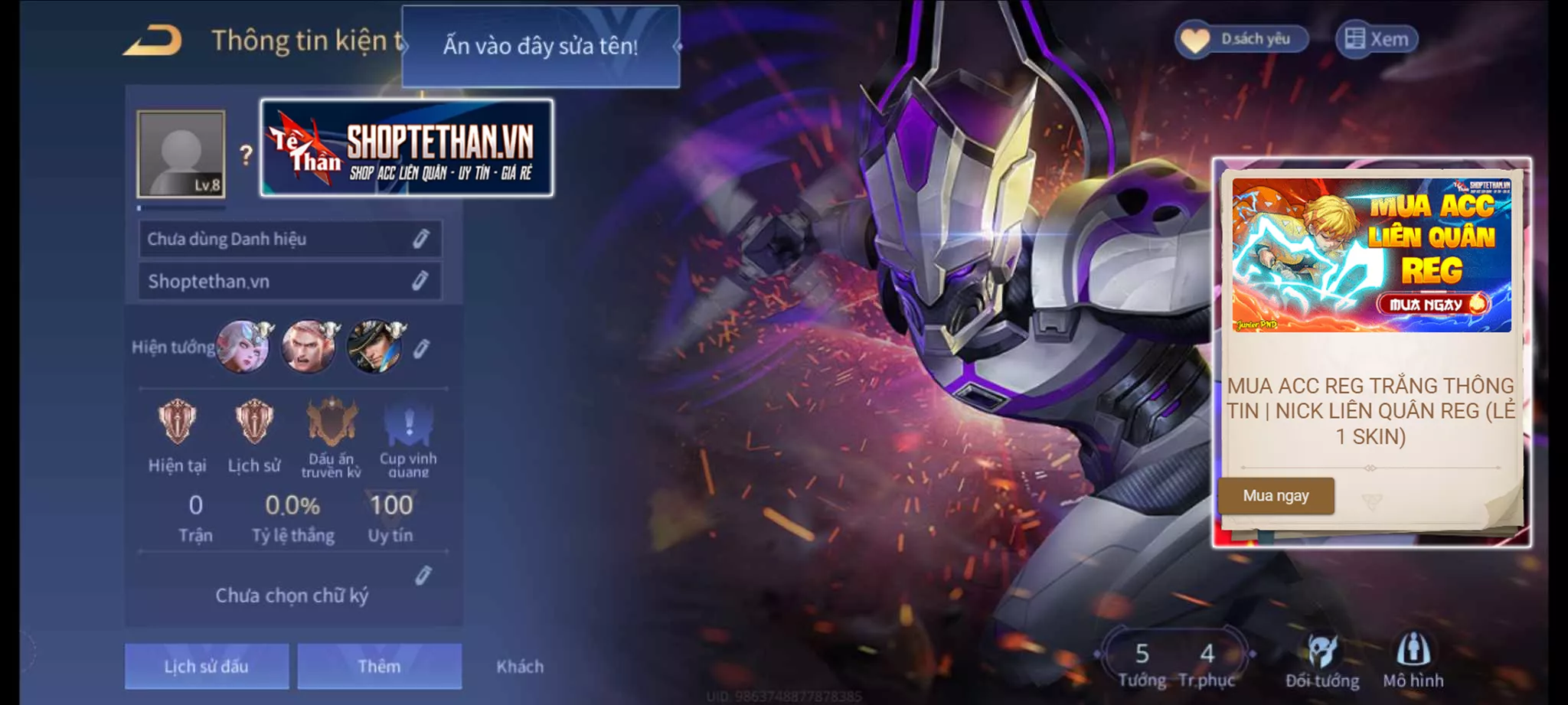Switch to the Lịch sử đấu tab
1568x705 pixels.
click(x=207, y=666)
